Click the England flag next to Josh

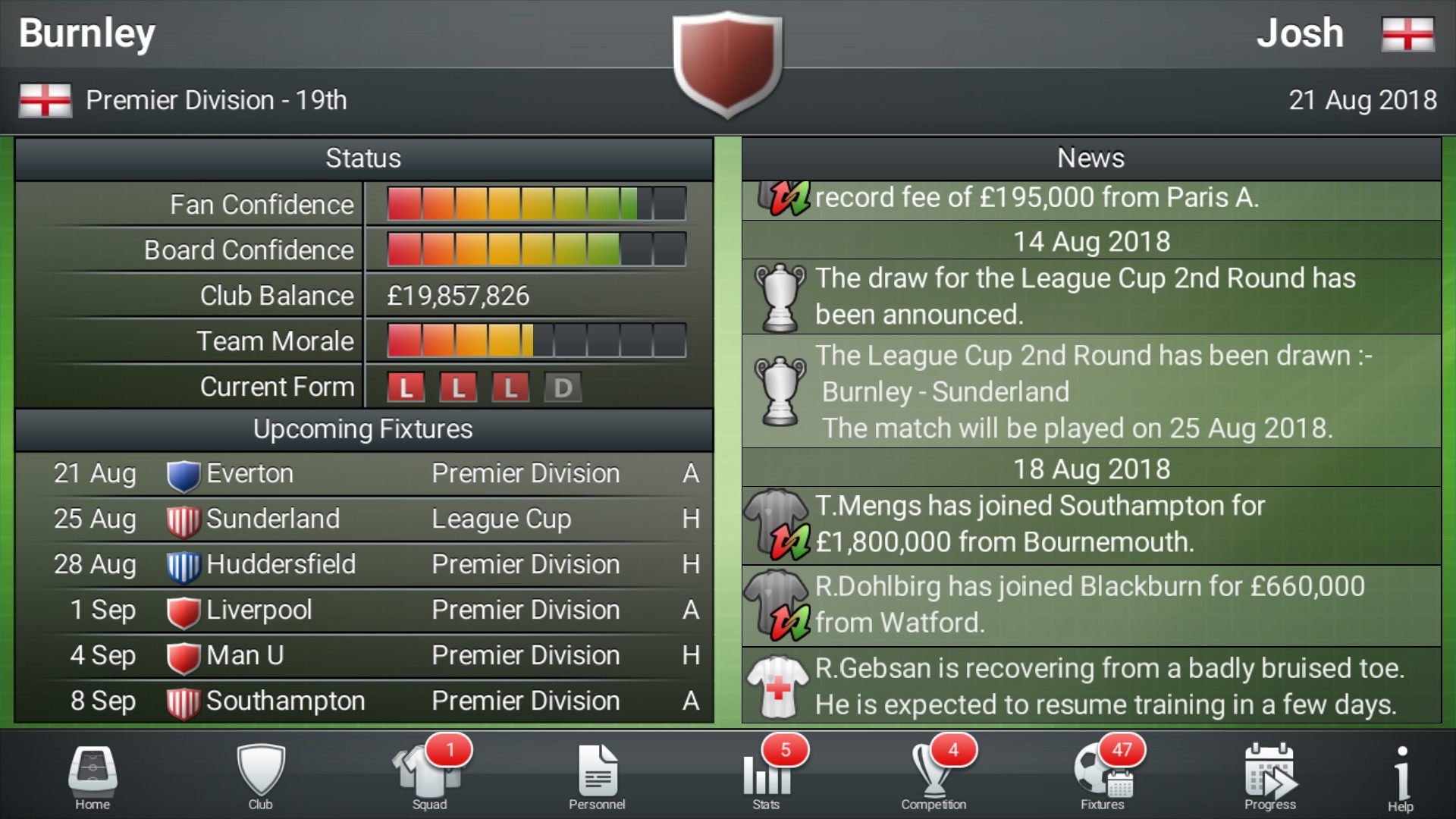tap(1407, 33)
